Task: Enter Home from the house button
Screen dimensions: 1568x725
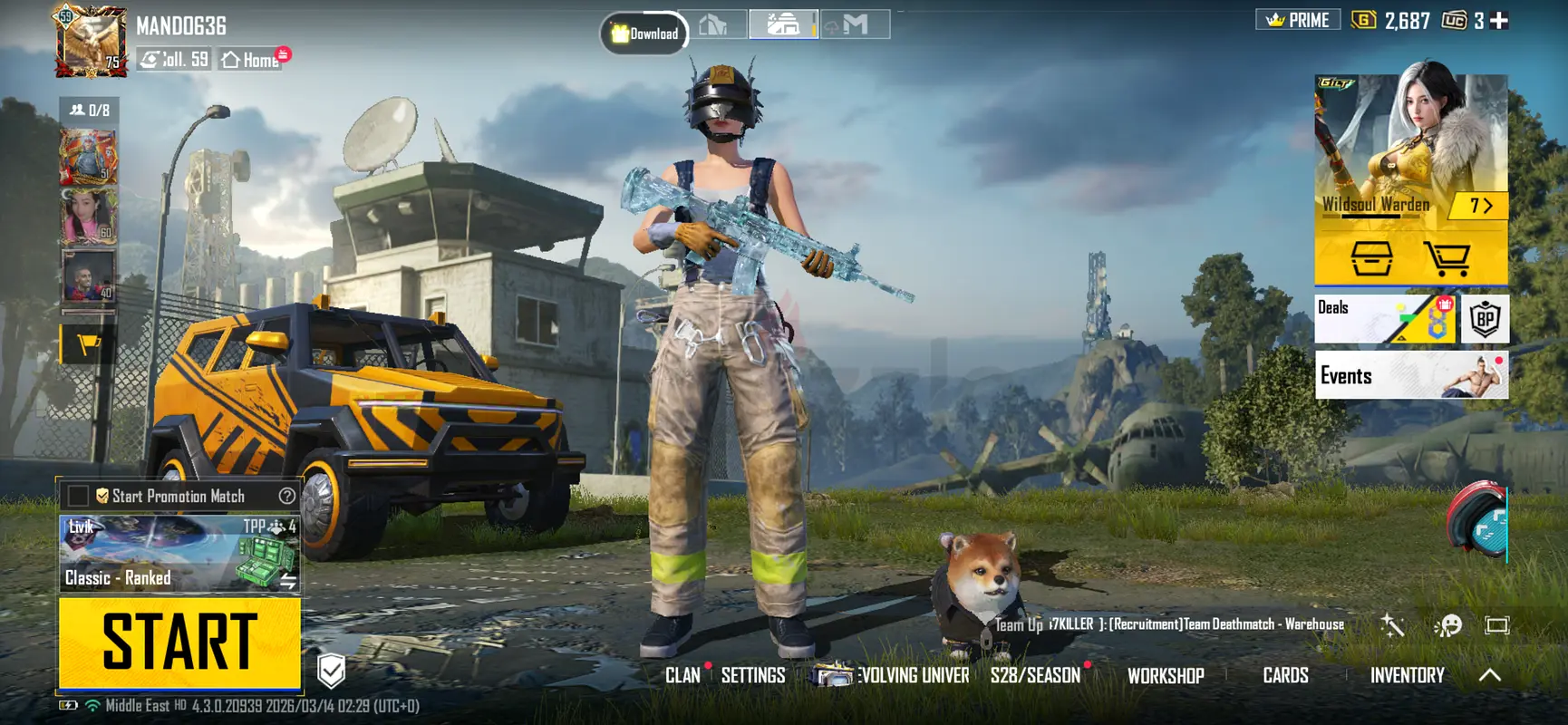Action: tap(252, 60)
